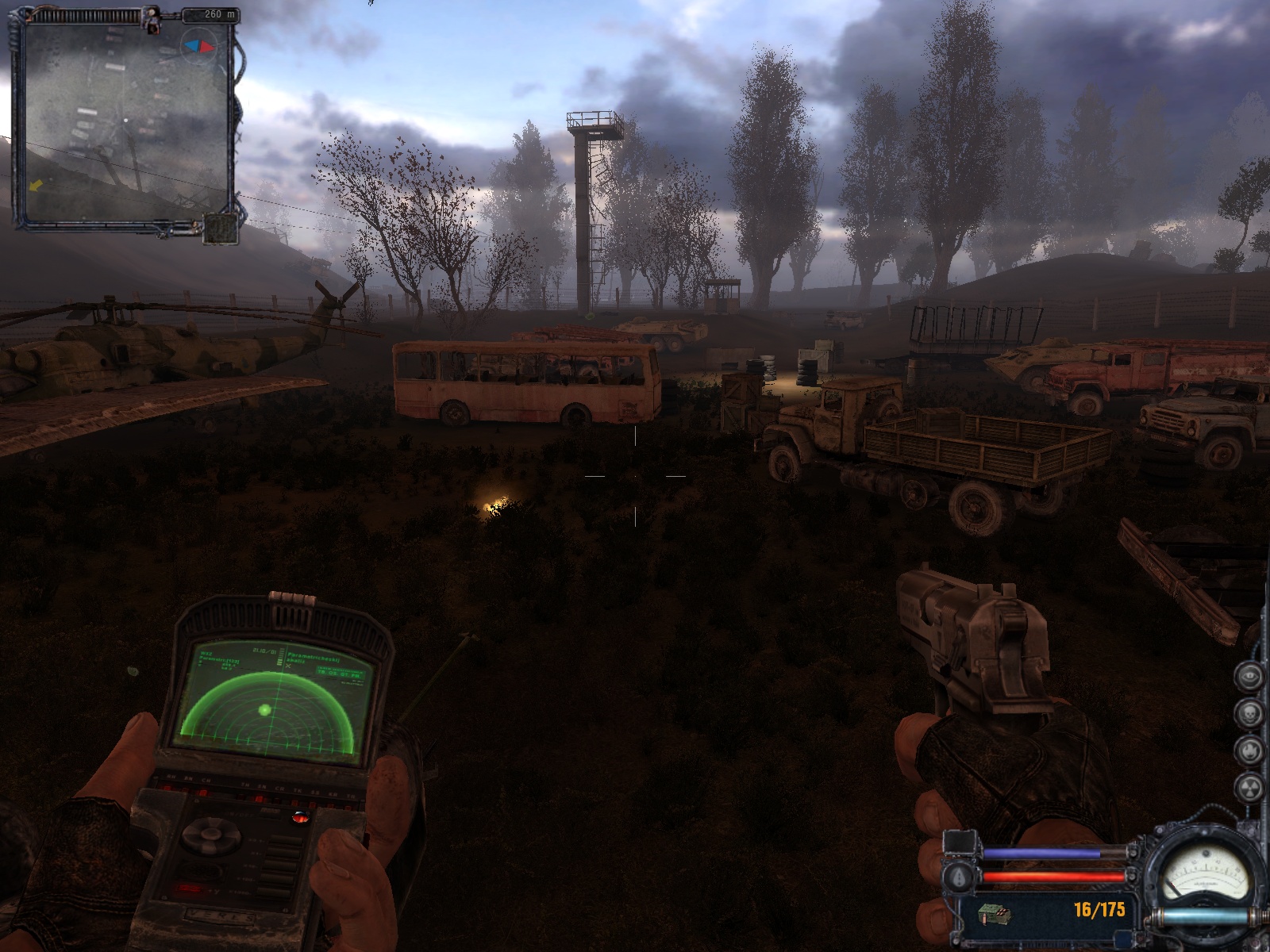This screenshot has height=952, width=1270.
Task: Select the flame hazard indicator icon
Action: click(1249, 749)
